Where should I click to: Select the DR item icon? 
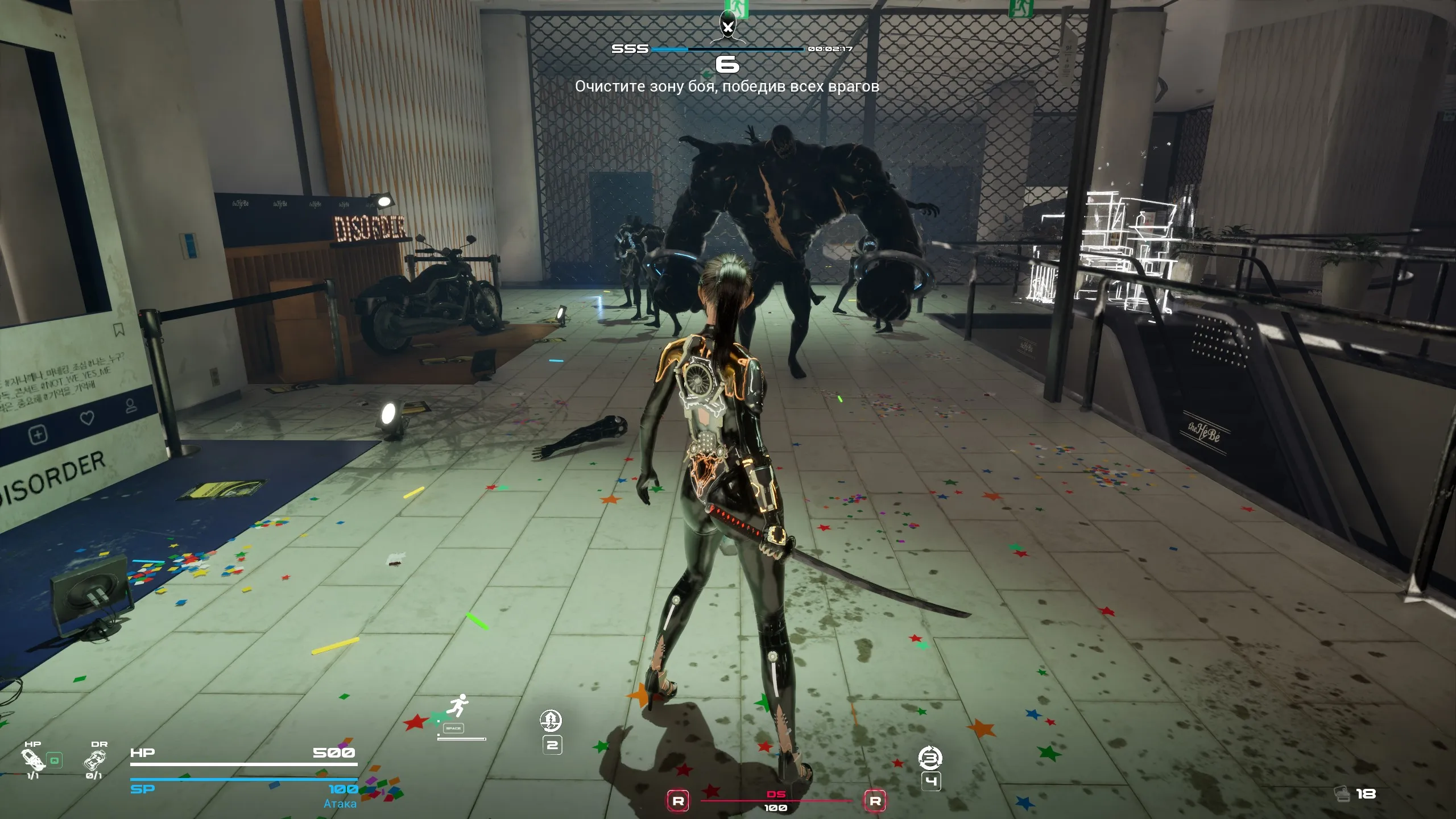coord(94,760)
